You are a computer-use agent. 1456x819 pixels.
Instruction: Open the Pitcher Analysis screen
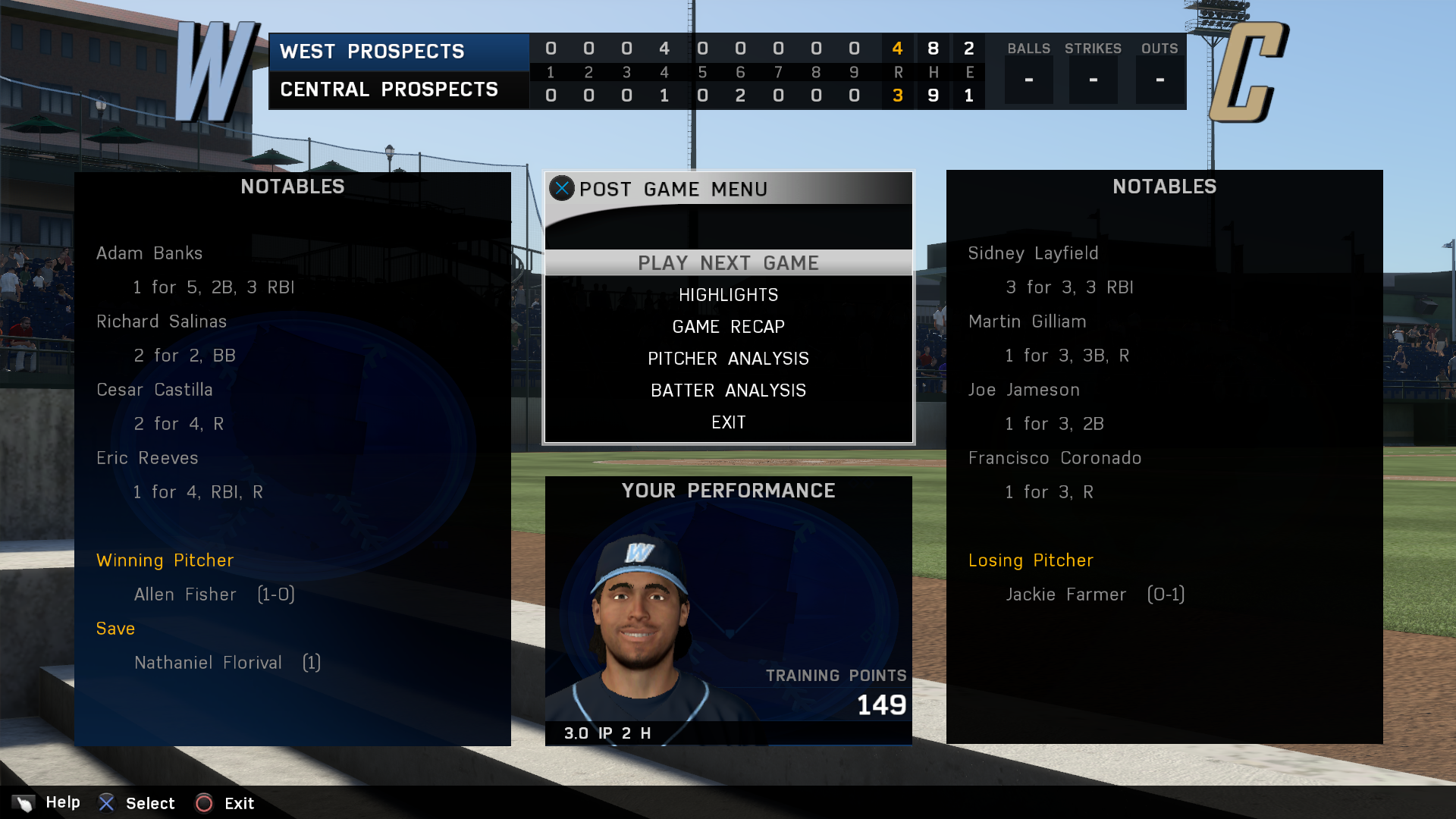pyautogui.click(x=728, y=358)
